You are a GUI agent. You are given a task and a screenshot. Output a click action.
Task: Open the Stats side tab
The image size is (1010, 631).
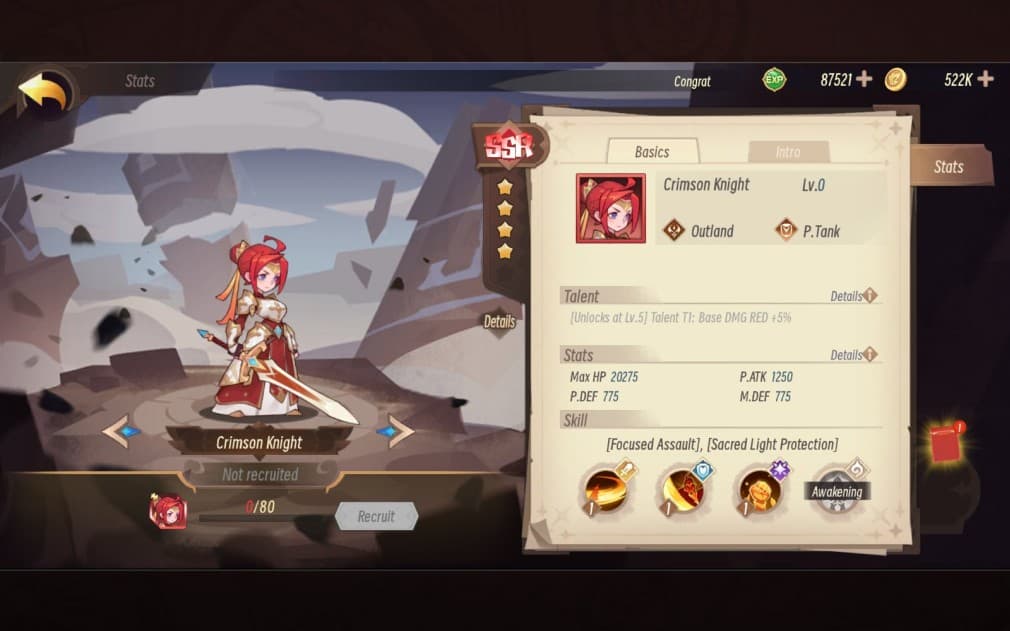(949, 167)
